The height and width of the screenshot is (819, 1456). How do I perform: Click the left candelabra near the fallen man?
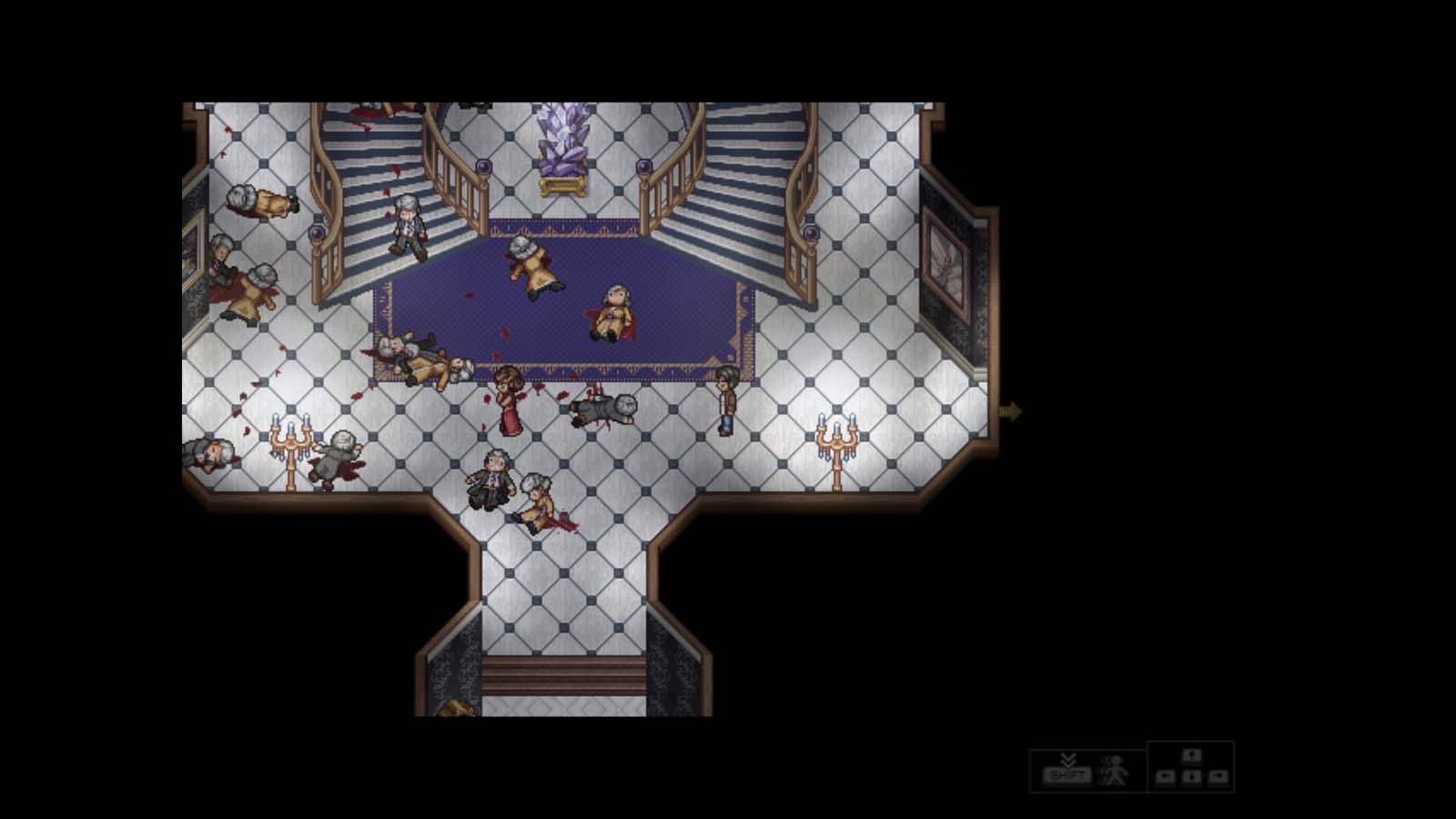pyautogui.click(x=290, y=441)
